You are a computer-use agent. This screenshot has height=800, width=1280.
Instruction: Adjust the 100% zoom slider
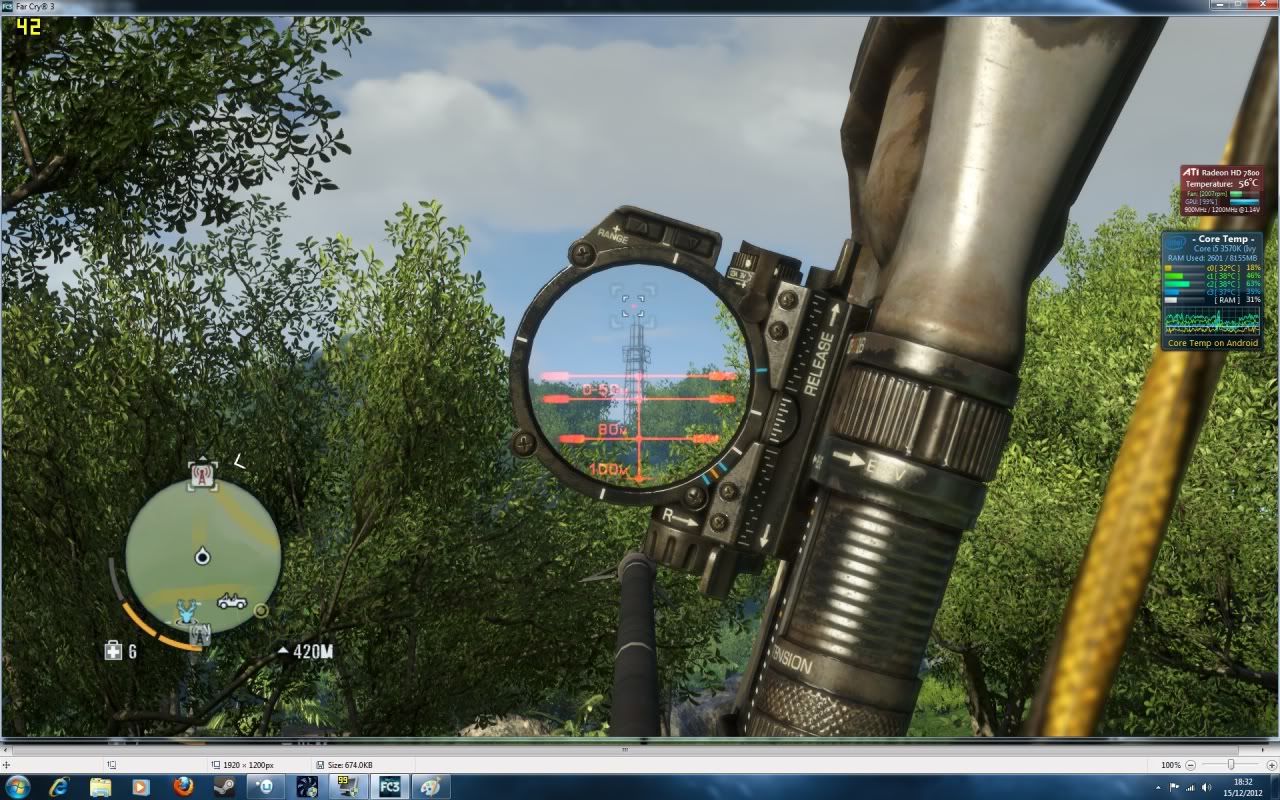click(1231, 765)
